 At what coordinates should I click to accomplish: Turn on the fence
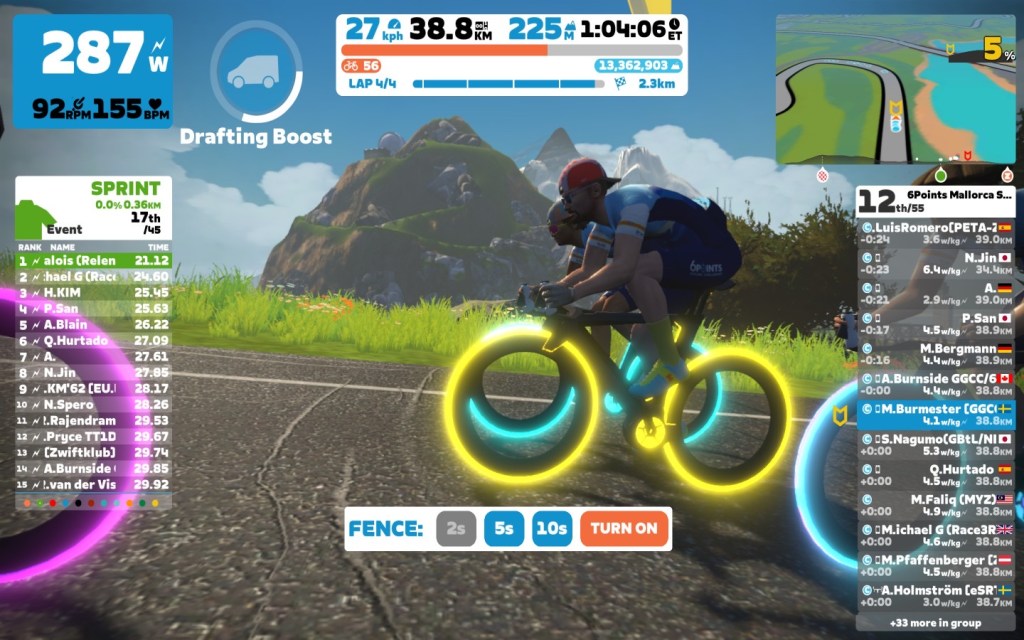pyautogui.click(x=624, y=529)
